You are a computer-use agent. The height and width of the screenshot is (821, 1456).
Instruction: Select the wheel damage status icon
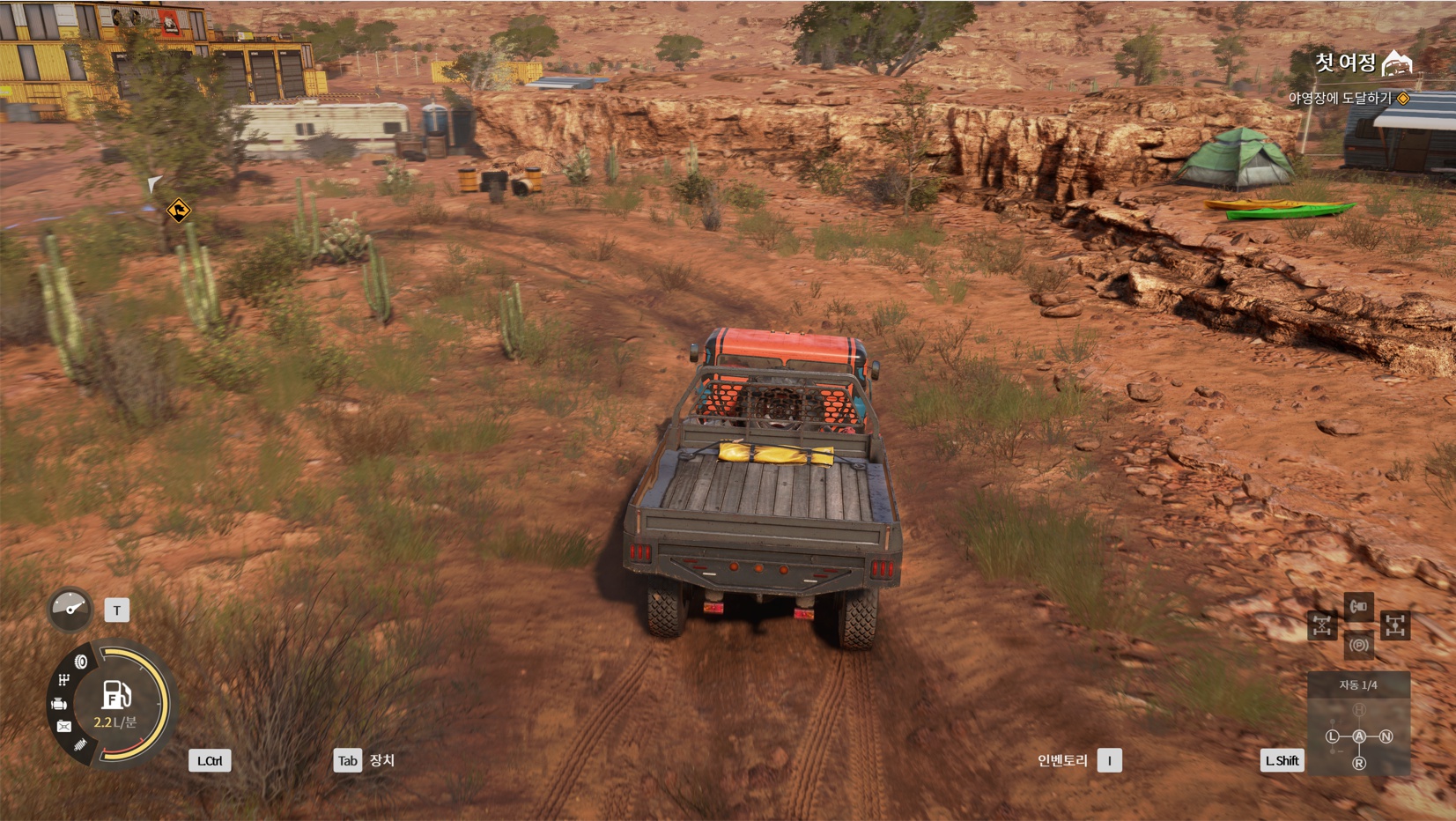point(81,662)
